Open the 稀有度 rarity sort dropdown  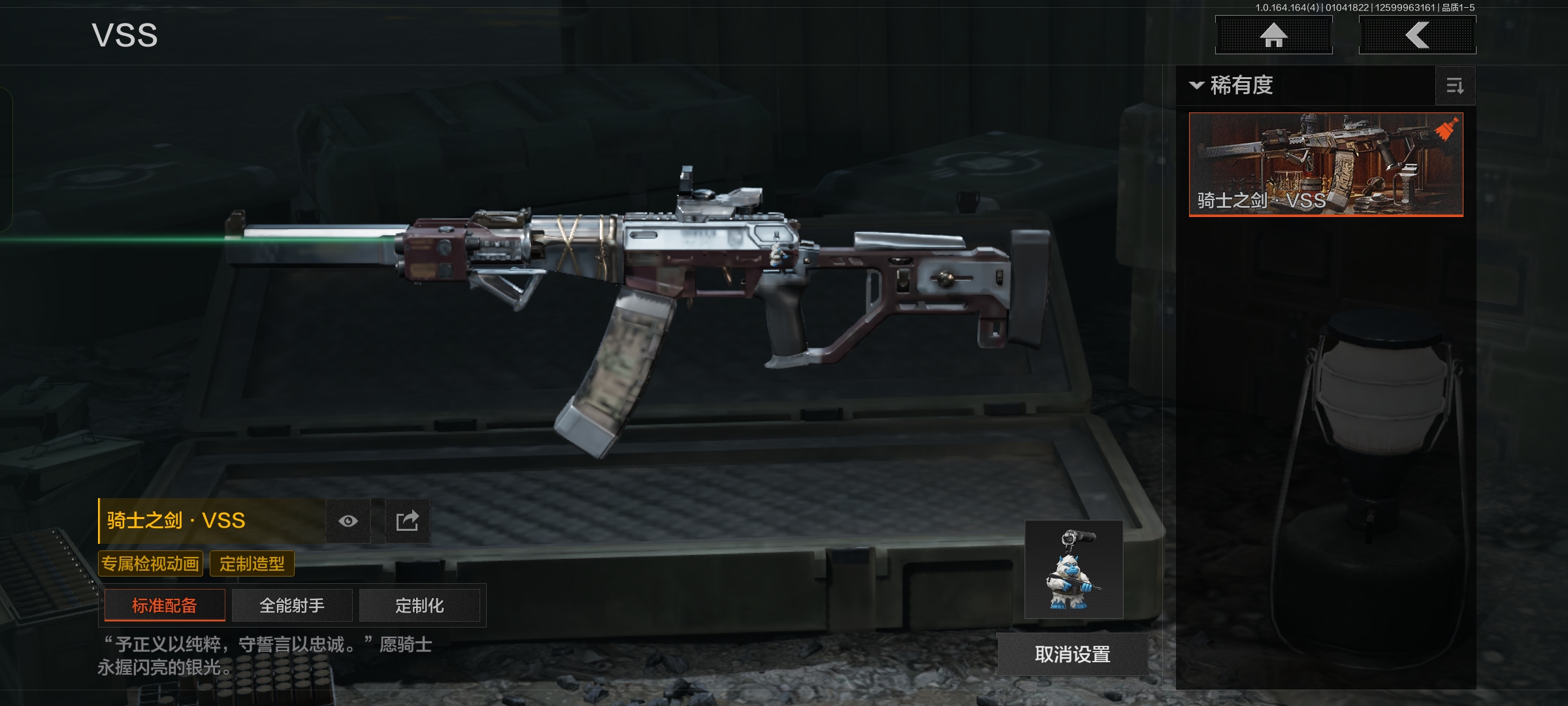point(1232,86)
